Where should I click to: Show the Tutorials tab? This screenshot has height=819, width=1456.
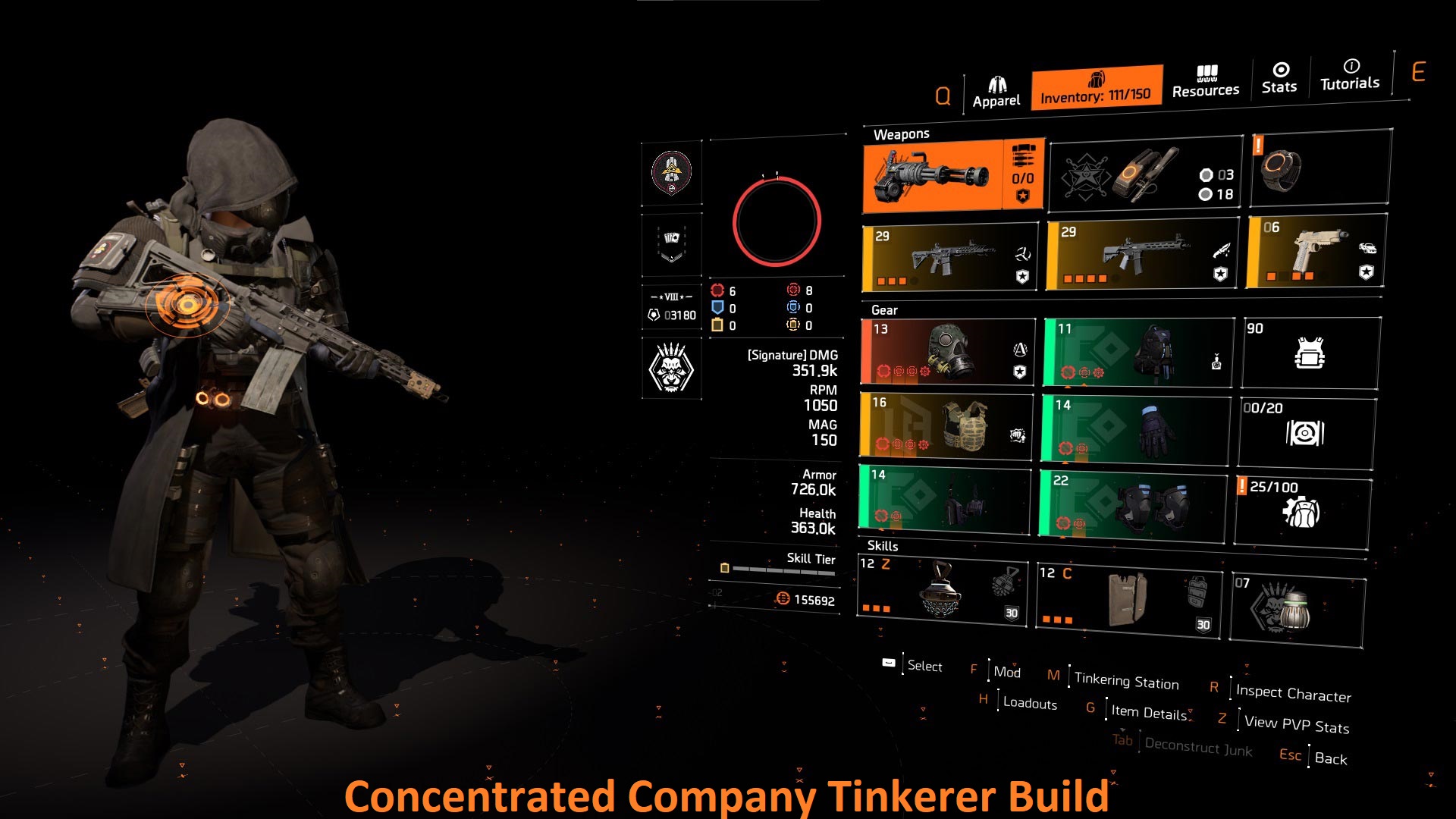pos(1350,75)
